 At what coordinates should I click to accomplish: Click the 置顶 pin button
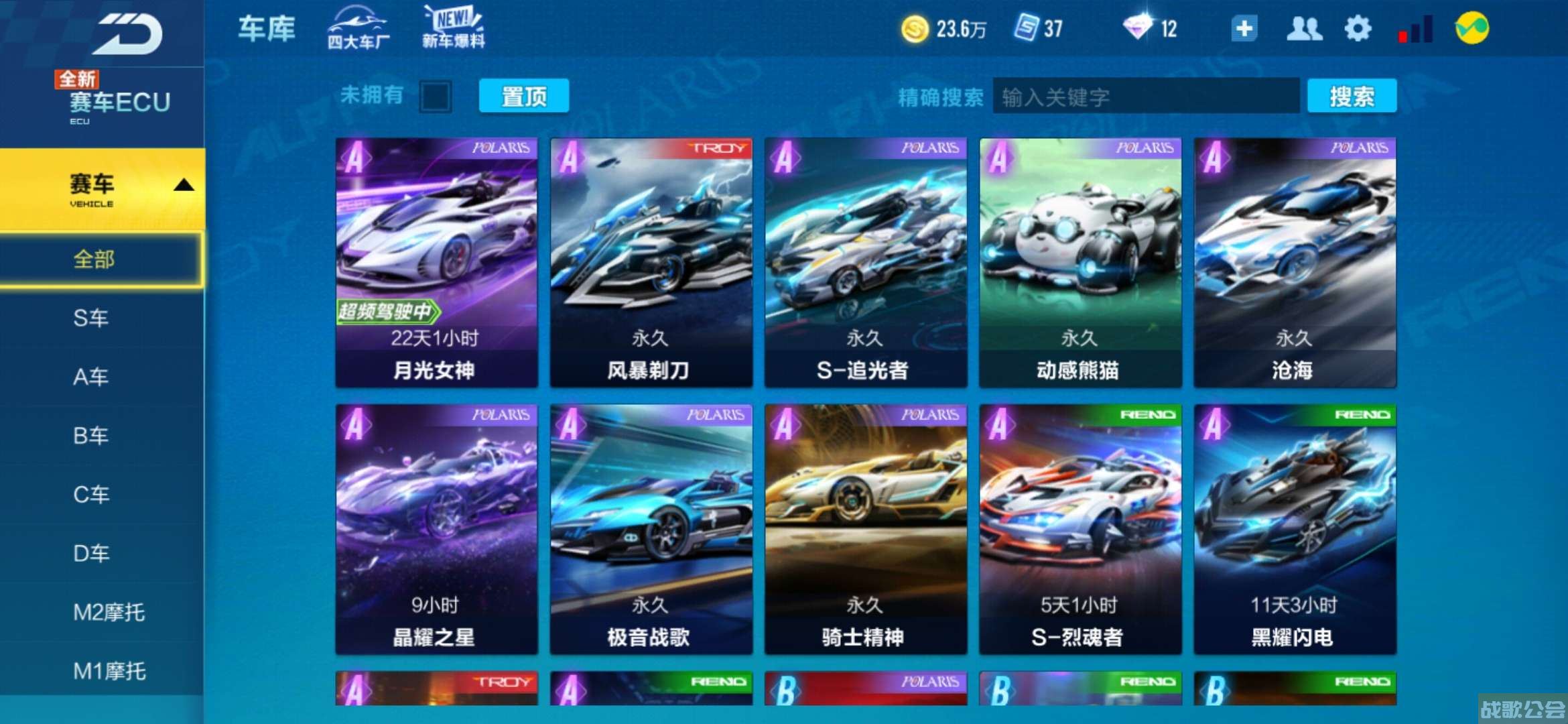523,96
